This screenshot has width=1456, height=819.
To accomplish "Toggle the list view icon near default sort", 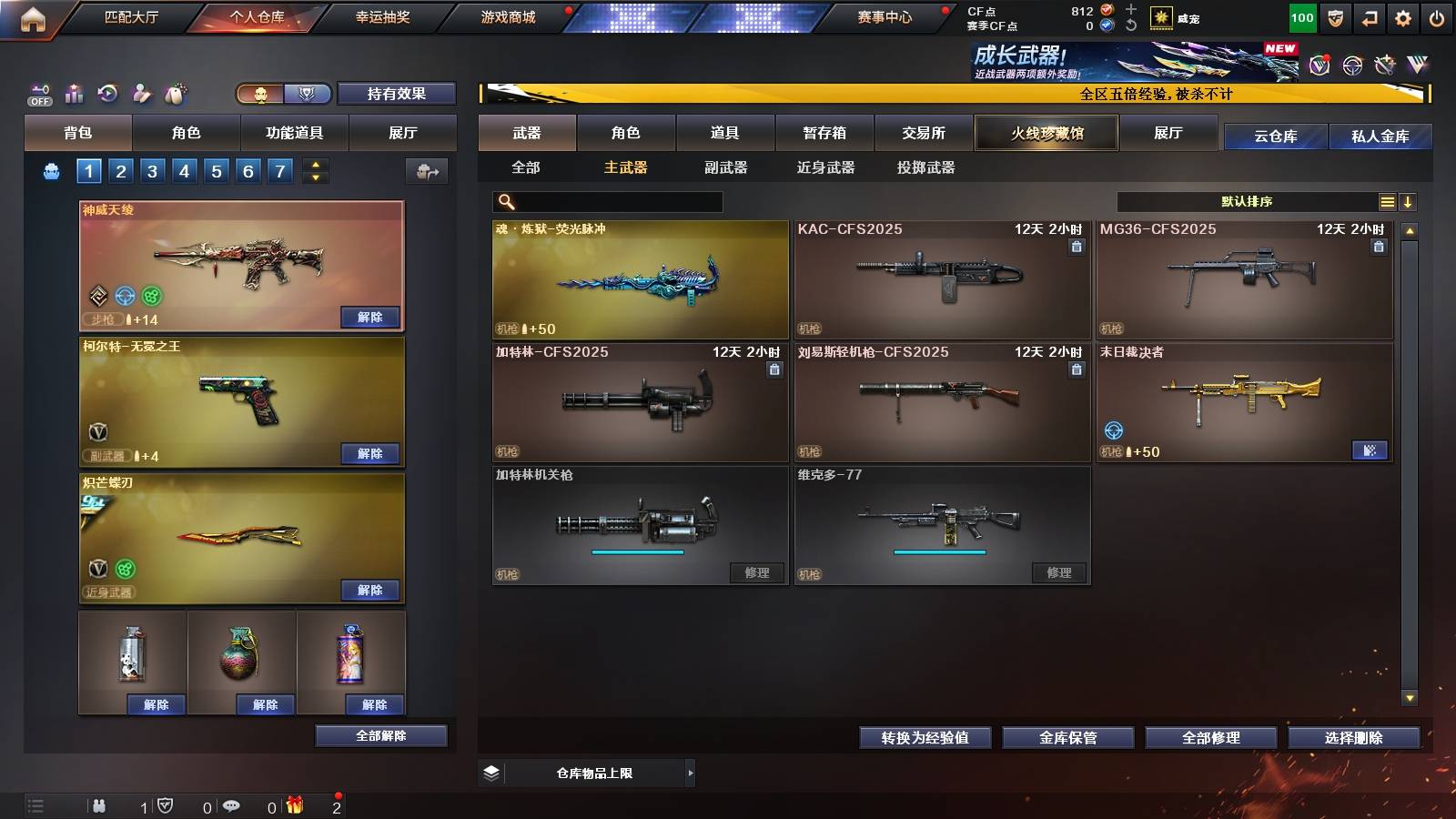I will [x=1387, y=201].
